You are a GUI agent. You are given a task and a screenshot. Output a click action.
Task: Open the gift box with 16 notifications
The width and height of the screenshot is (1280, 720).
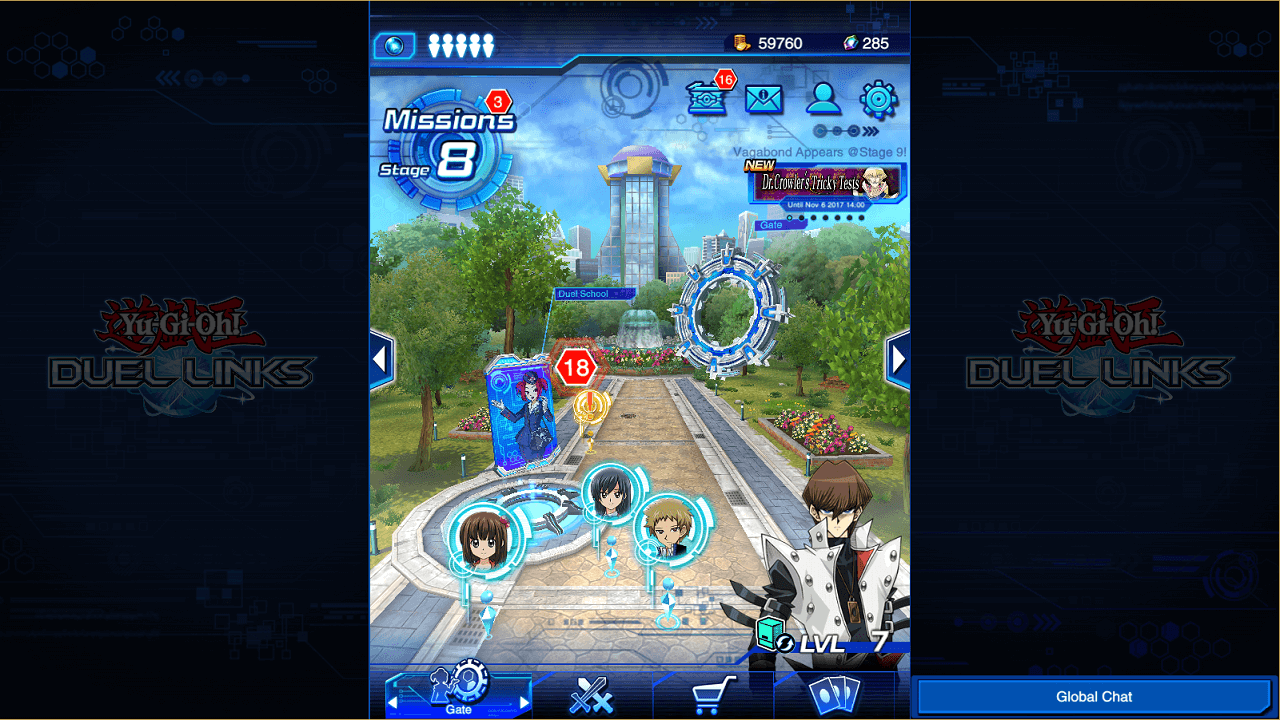707,98
